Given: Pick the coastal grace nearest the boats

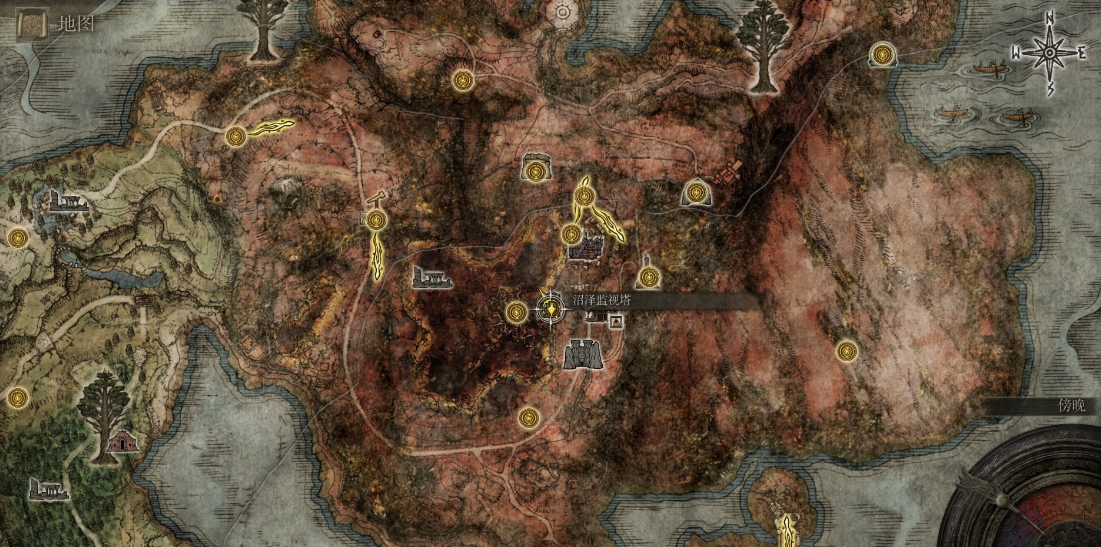Looking at the screenshot, I should point(881,54).
